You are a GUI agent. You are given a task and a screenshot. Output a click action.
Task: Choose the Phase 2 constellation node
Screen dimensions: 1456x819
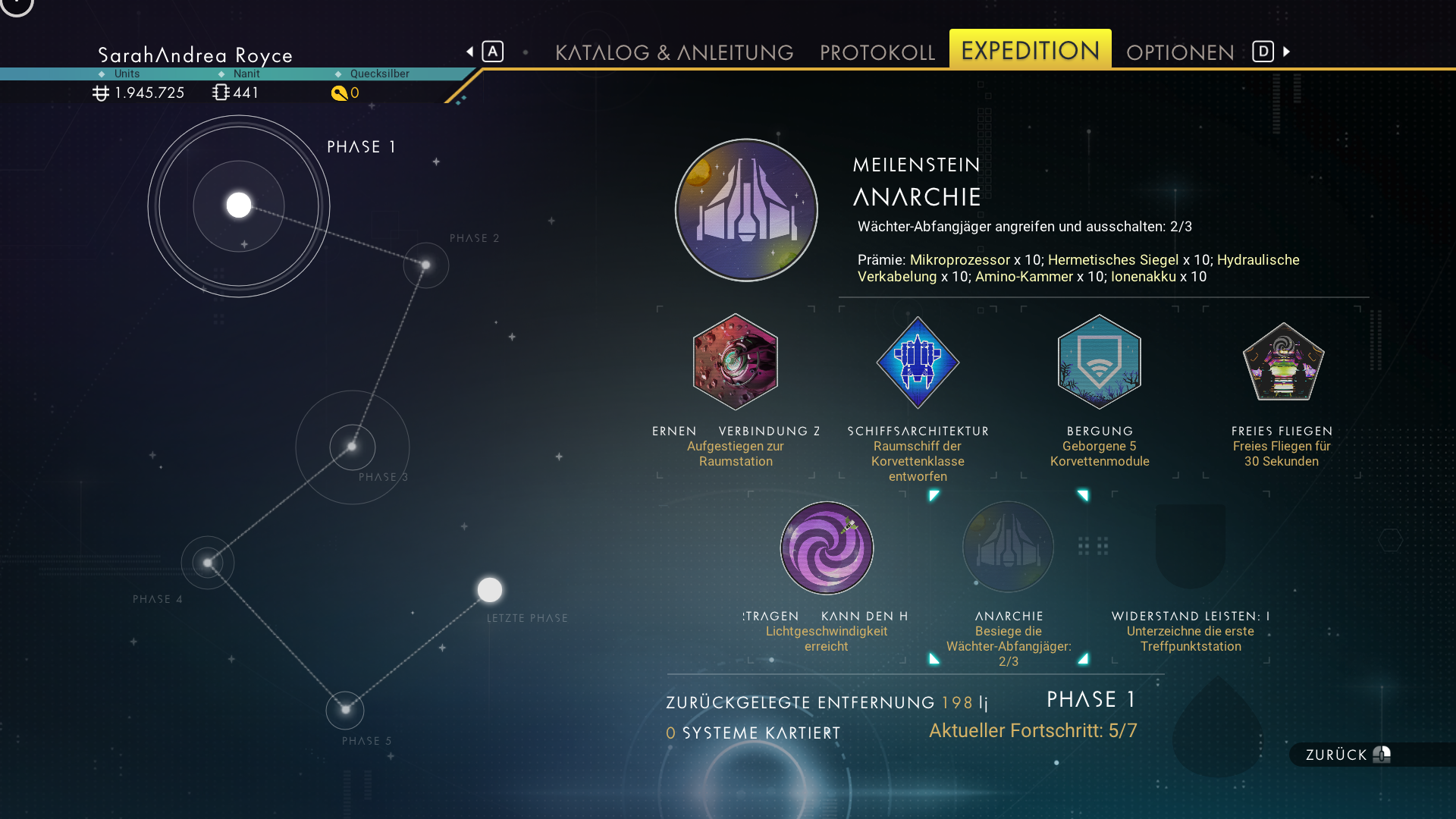[x=426, y=265]
